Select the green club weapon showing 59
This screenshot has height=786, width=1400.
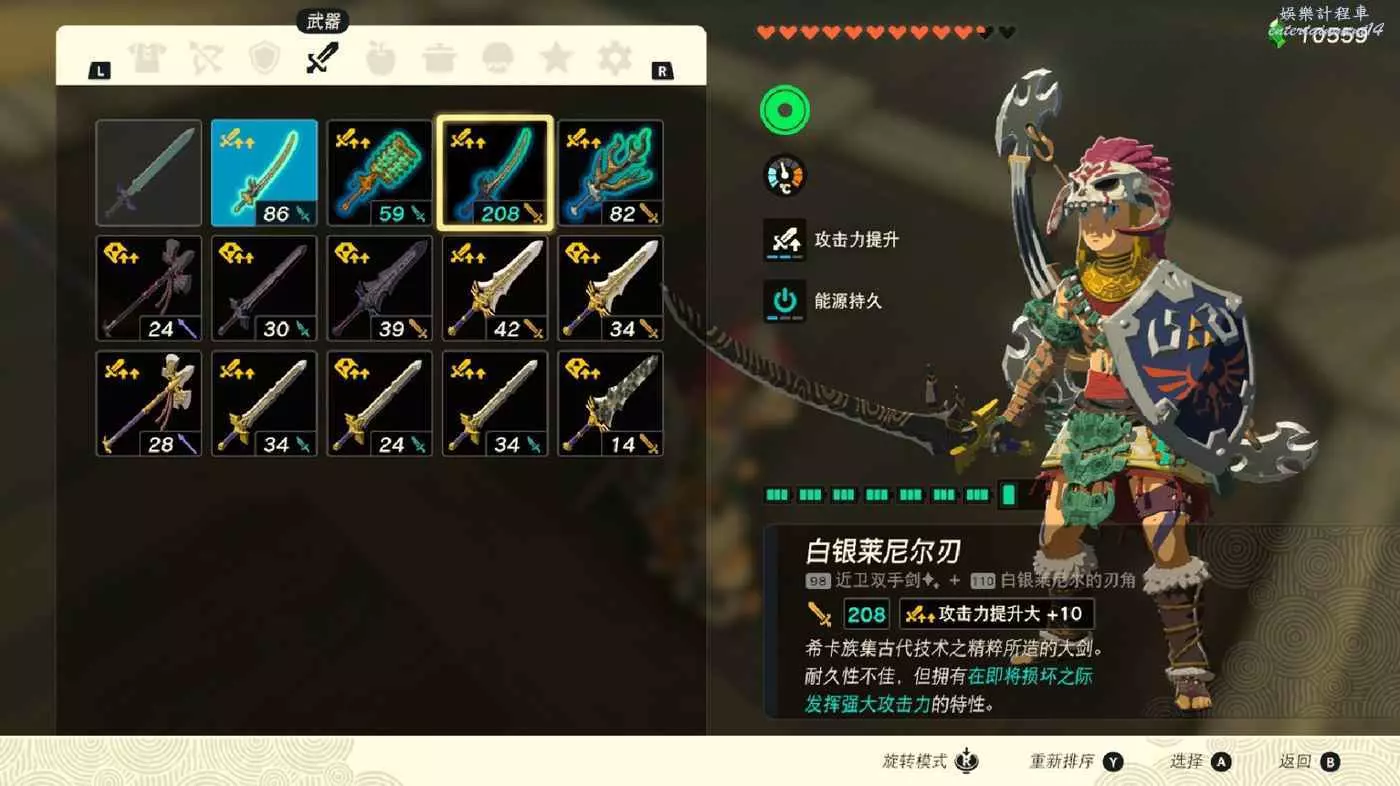(x=380, y=173)
